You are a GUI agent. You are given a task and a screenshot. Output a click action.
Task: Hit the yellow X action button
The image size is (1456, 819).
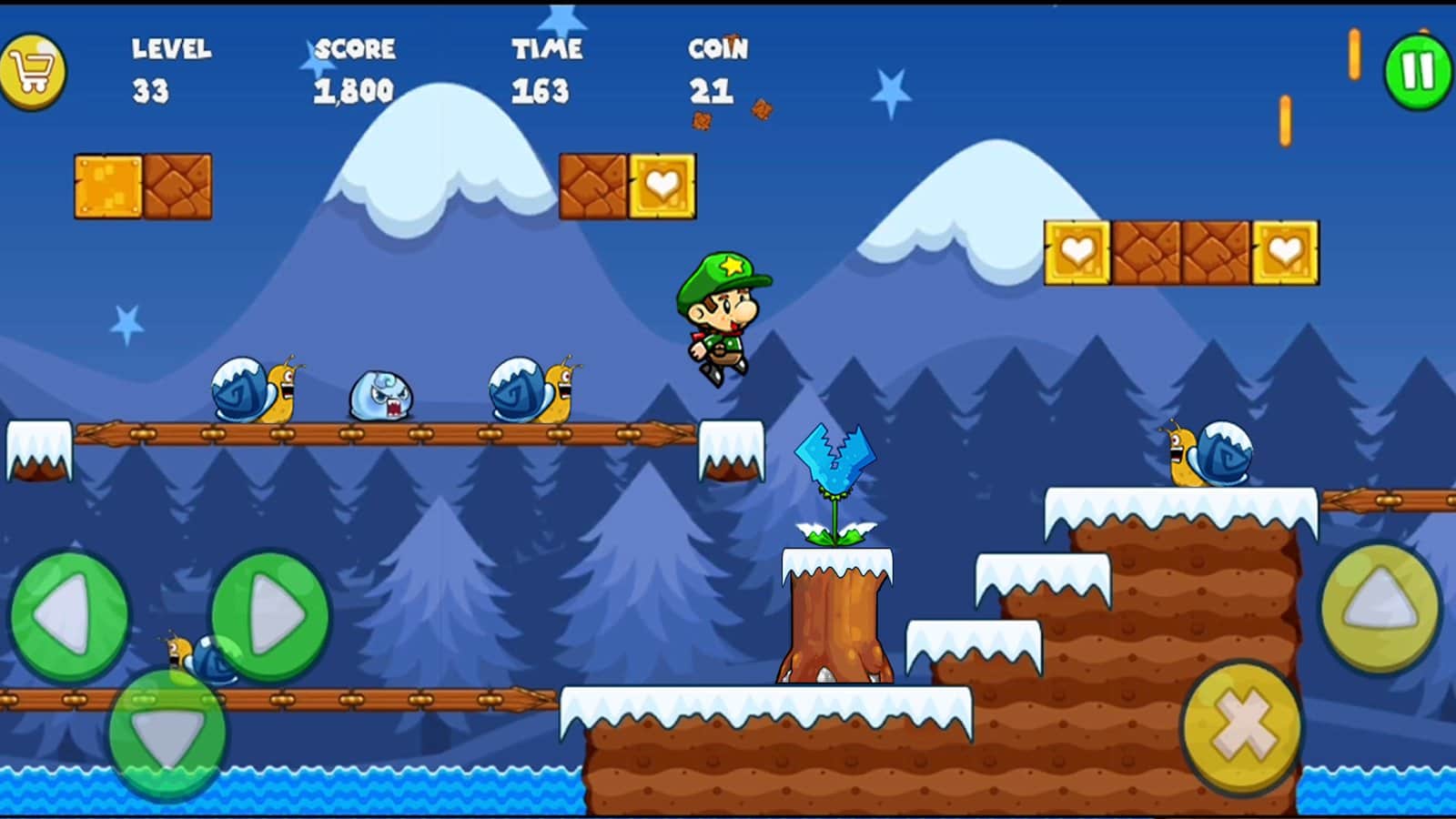click(x=1242, y=725)
